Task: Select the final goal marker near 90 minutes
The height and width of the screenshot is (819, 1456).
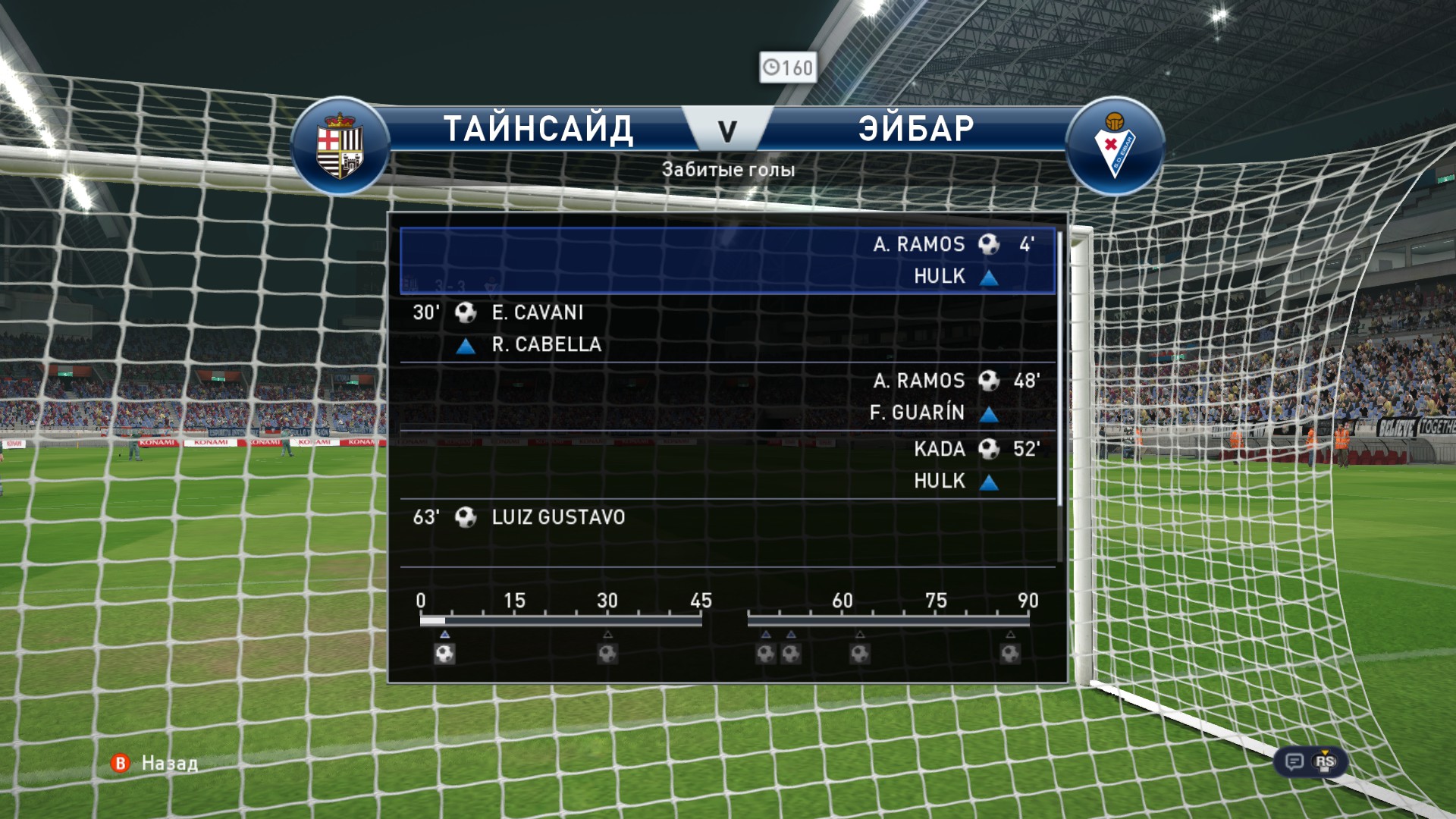Action: [1010, 653]
